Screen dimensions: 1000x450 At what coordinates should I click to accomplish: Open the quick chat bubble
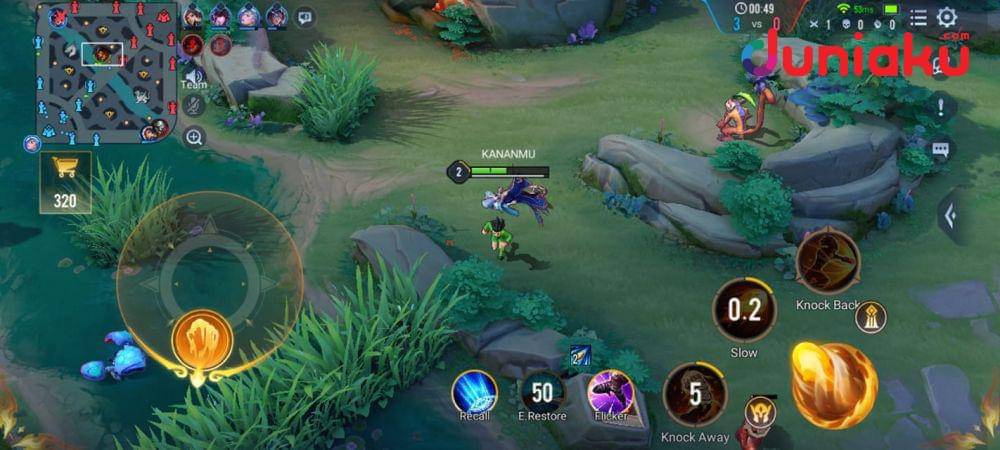coord(940,149)
